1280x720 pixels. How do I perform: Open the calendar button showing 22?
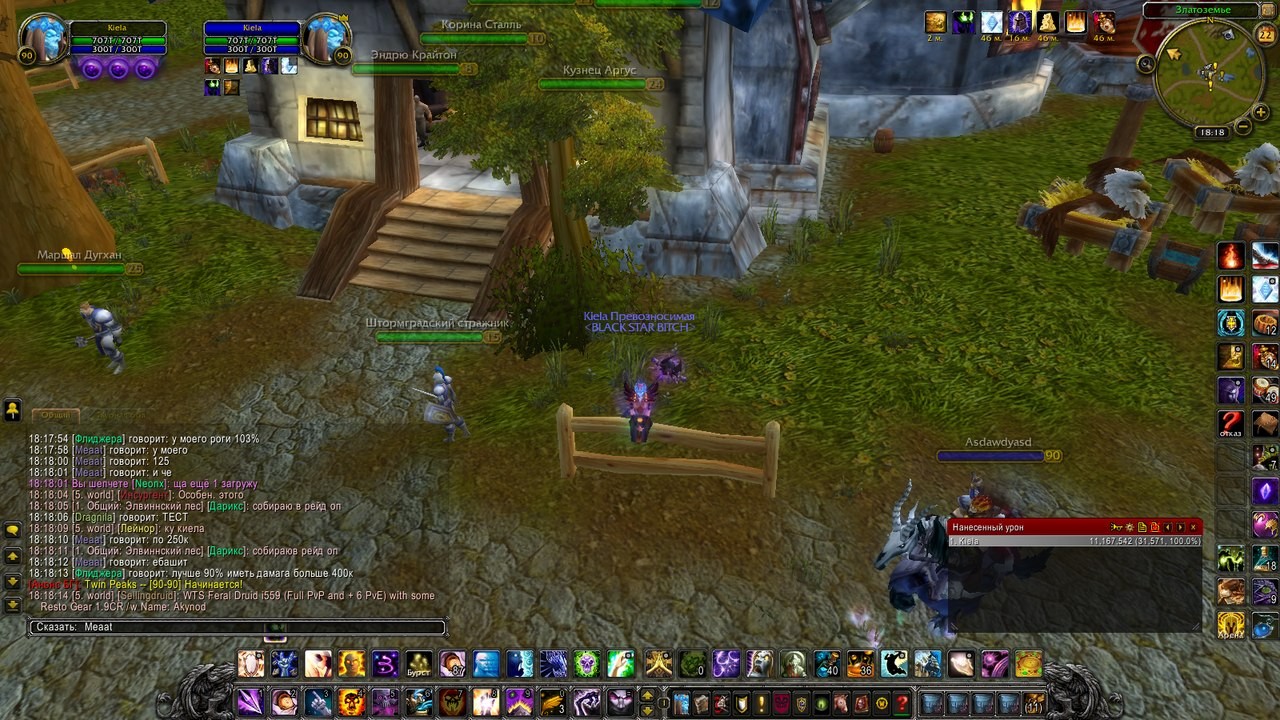(x=1265, y=36)
